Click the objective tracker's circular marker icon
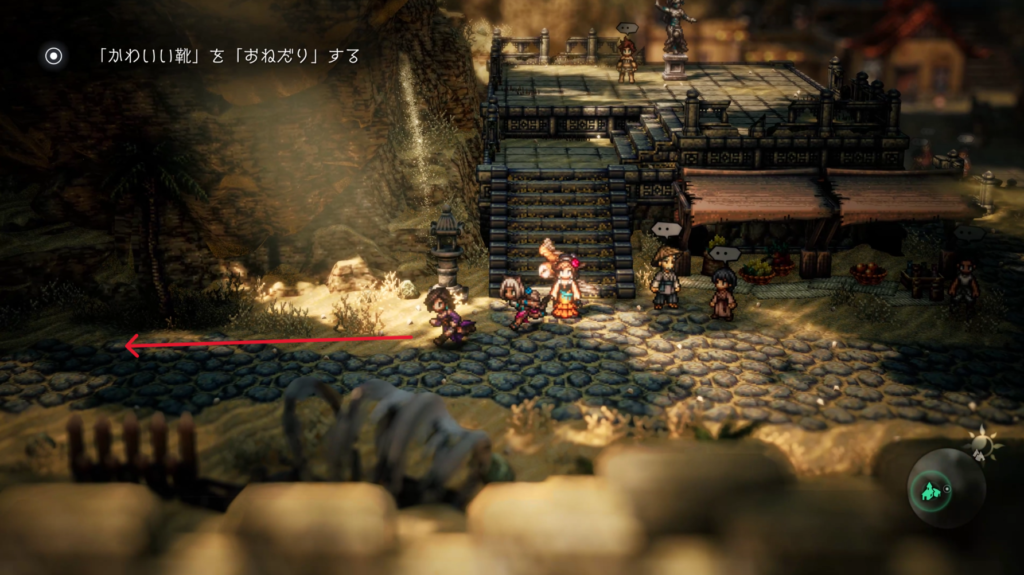 (54, 56)
